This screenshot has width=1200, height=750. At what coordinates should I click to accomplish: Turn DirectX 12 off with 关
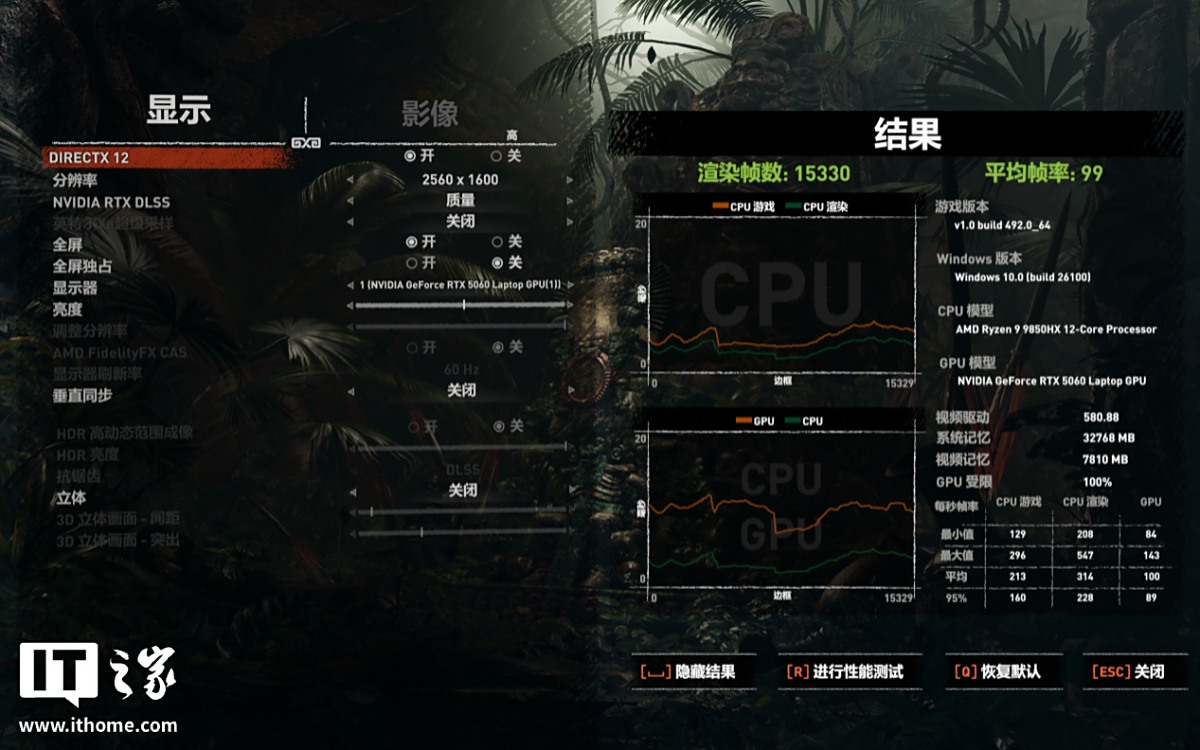tap(497, 156)
